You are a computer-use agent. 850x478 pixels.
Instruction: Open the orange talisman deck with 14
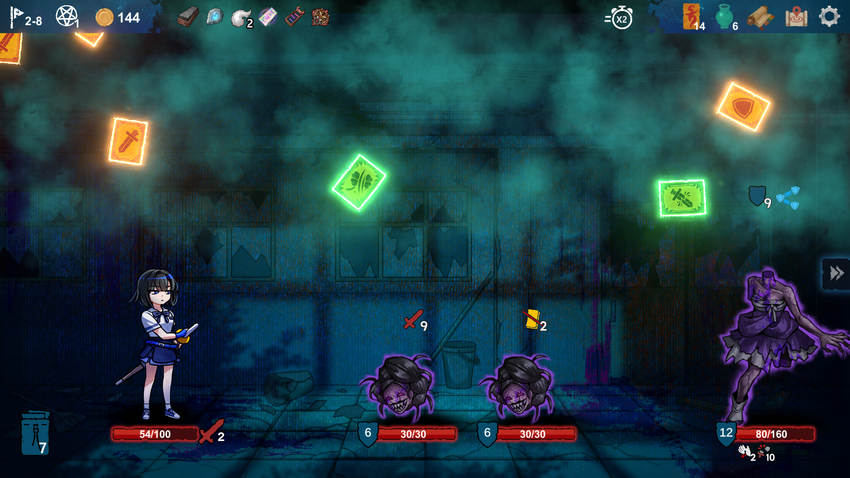tap(692, 16)
